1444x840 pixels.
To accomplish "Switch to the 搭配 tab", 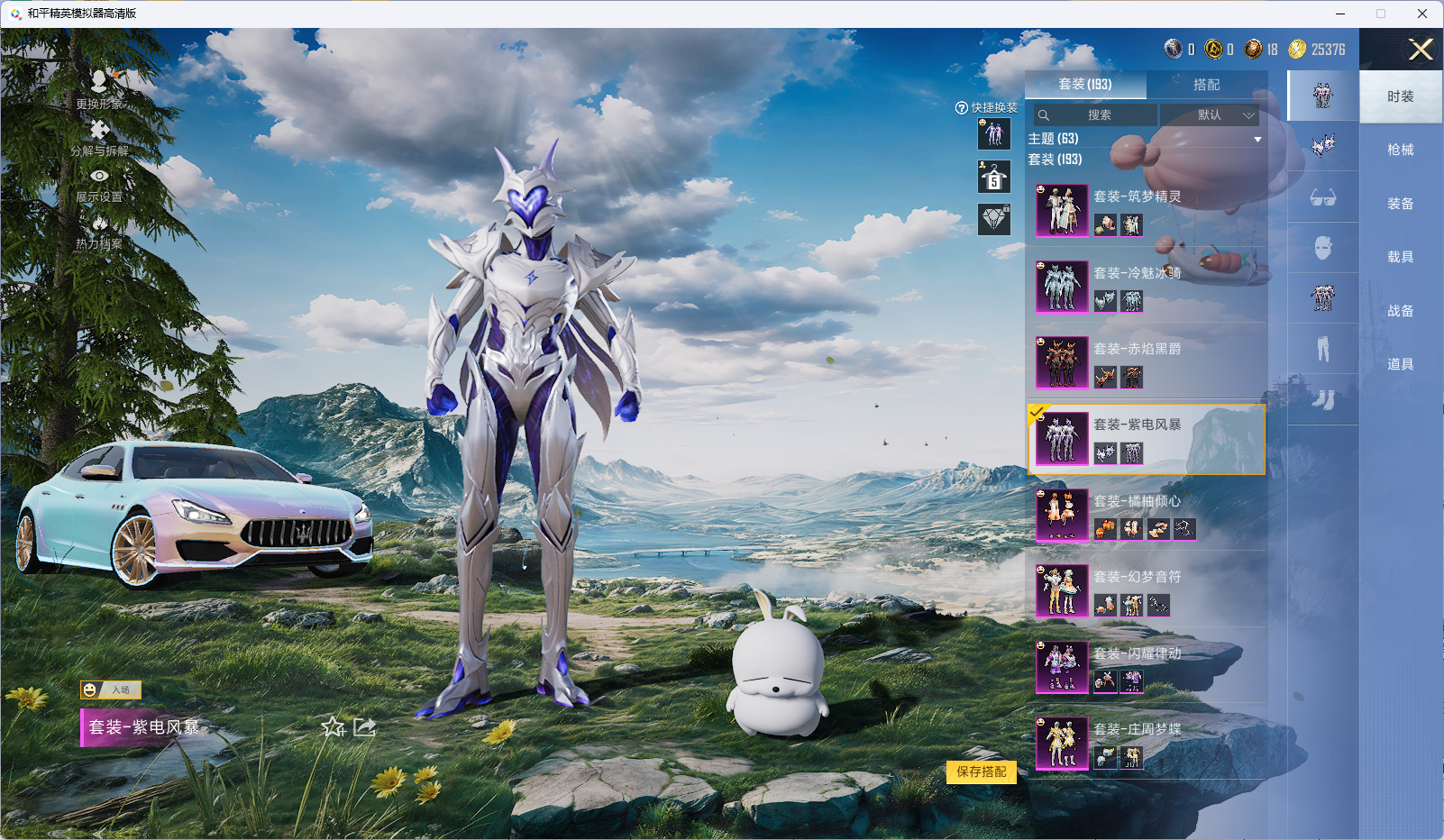I will [1206, 85].
